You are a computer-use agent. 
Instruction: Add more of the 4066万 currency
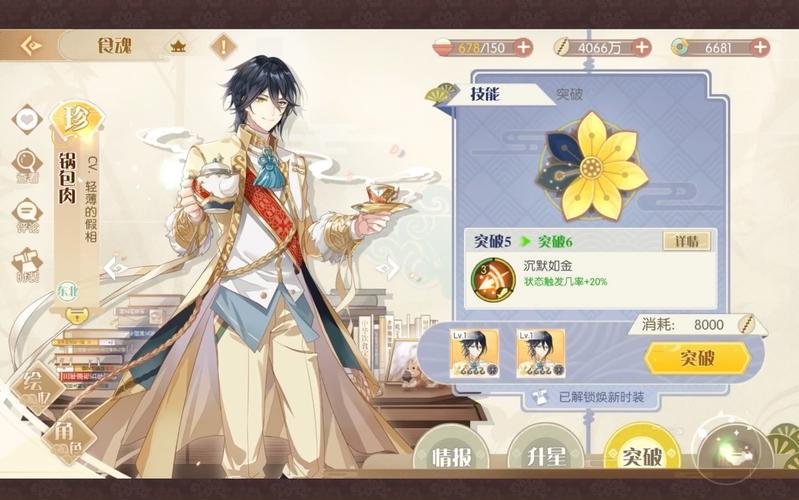(641, 47)
